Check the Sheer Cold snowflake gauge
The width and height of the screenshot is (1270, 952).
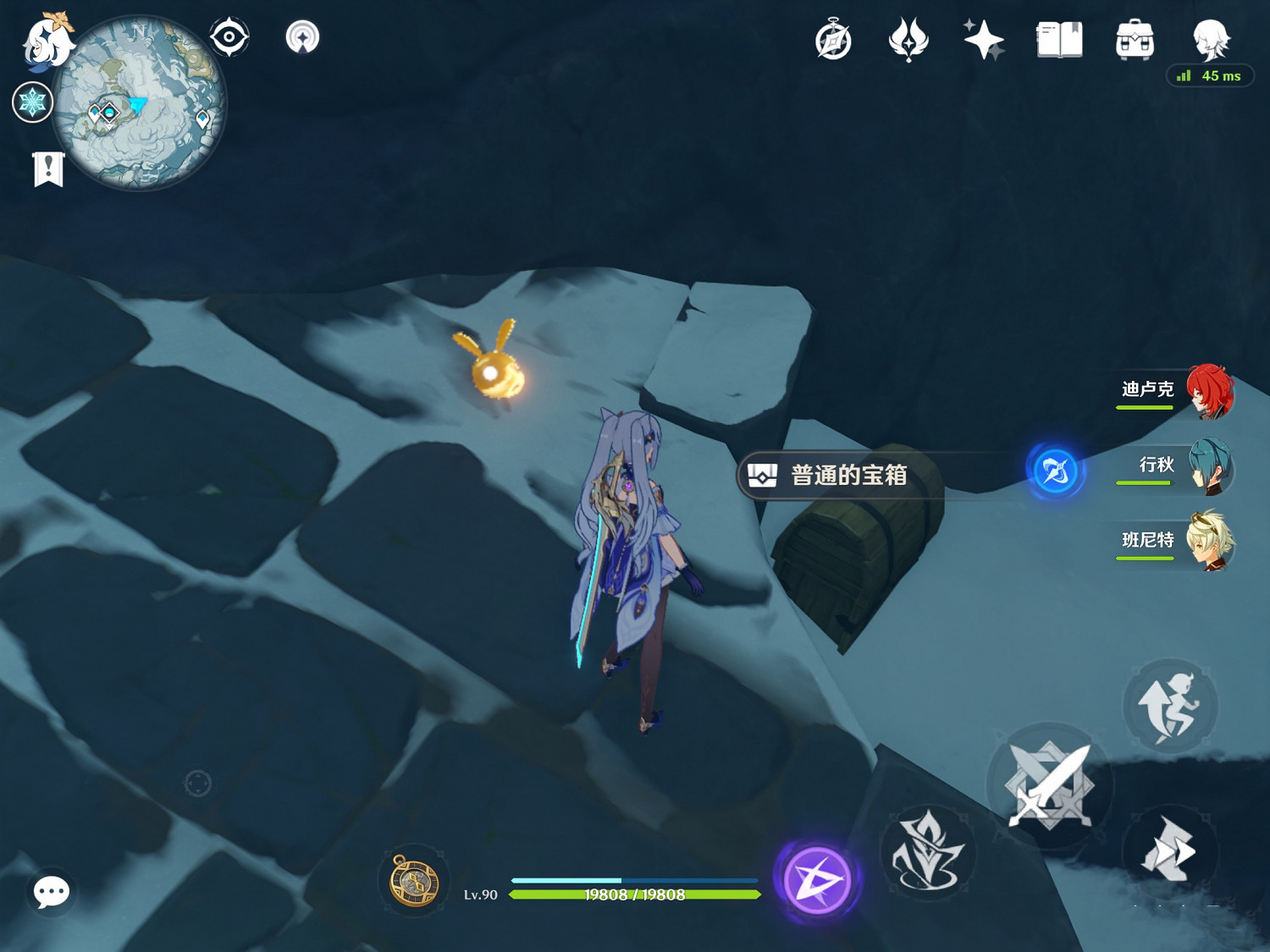point(32,101)
